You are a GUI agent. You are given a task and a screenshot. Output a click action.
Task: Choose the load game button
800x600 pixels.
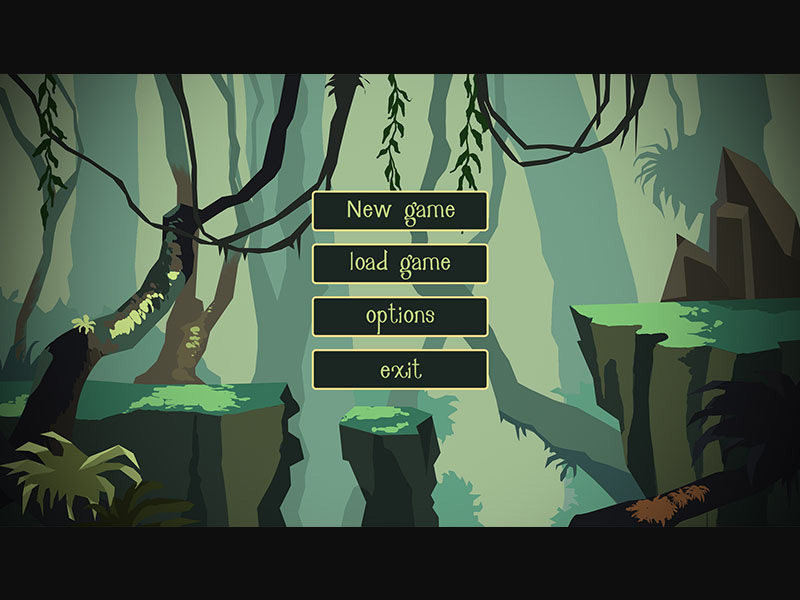pos(400,264)
